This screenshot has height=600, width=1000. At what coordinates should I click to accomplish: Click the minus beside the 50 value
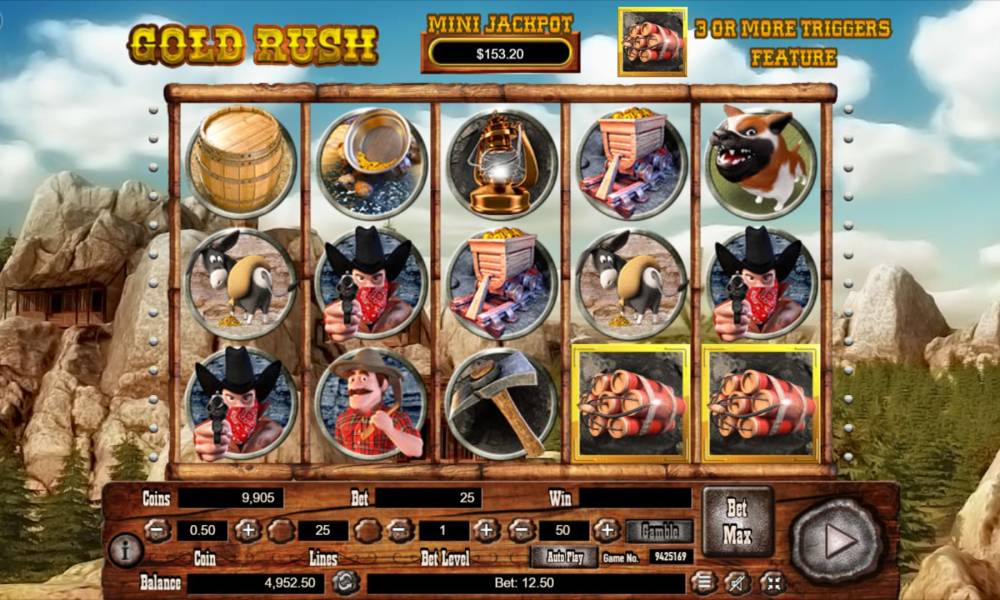[x=519, y=531]
